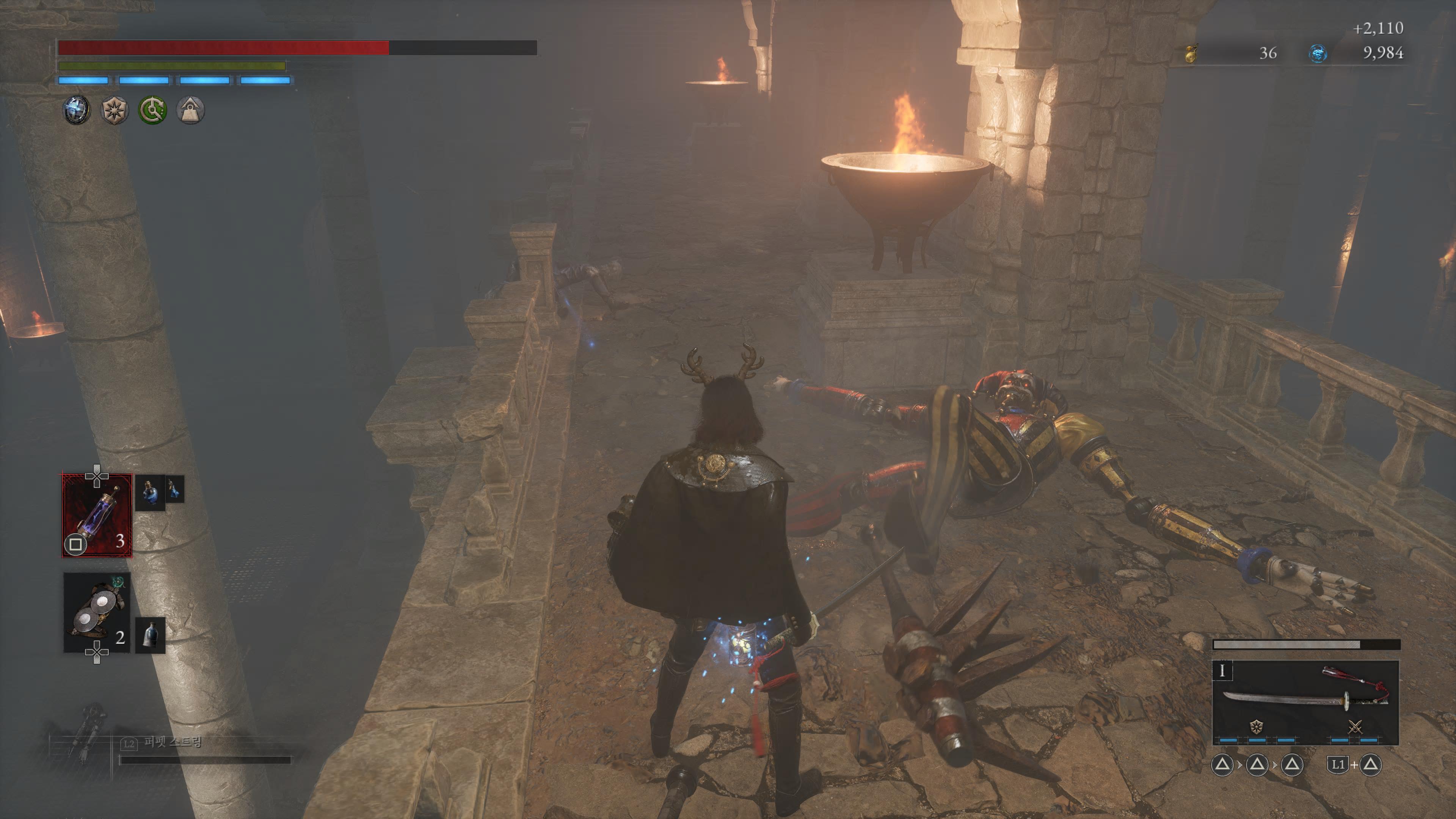Inspect the weight with up-arrow buff icon
Screen dimensions: 1456x819
coord(190,110)
